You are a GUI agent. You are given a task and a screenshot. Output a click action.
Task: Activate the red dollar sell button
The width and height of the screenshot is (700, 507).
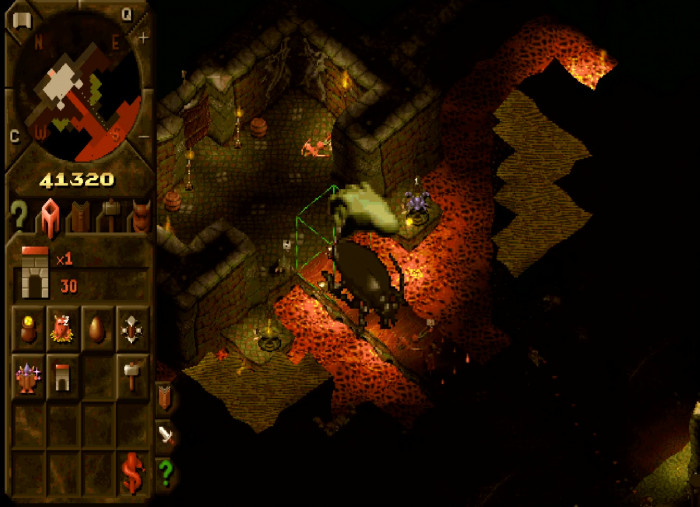[x=131, y=472]
